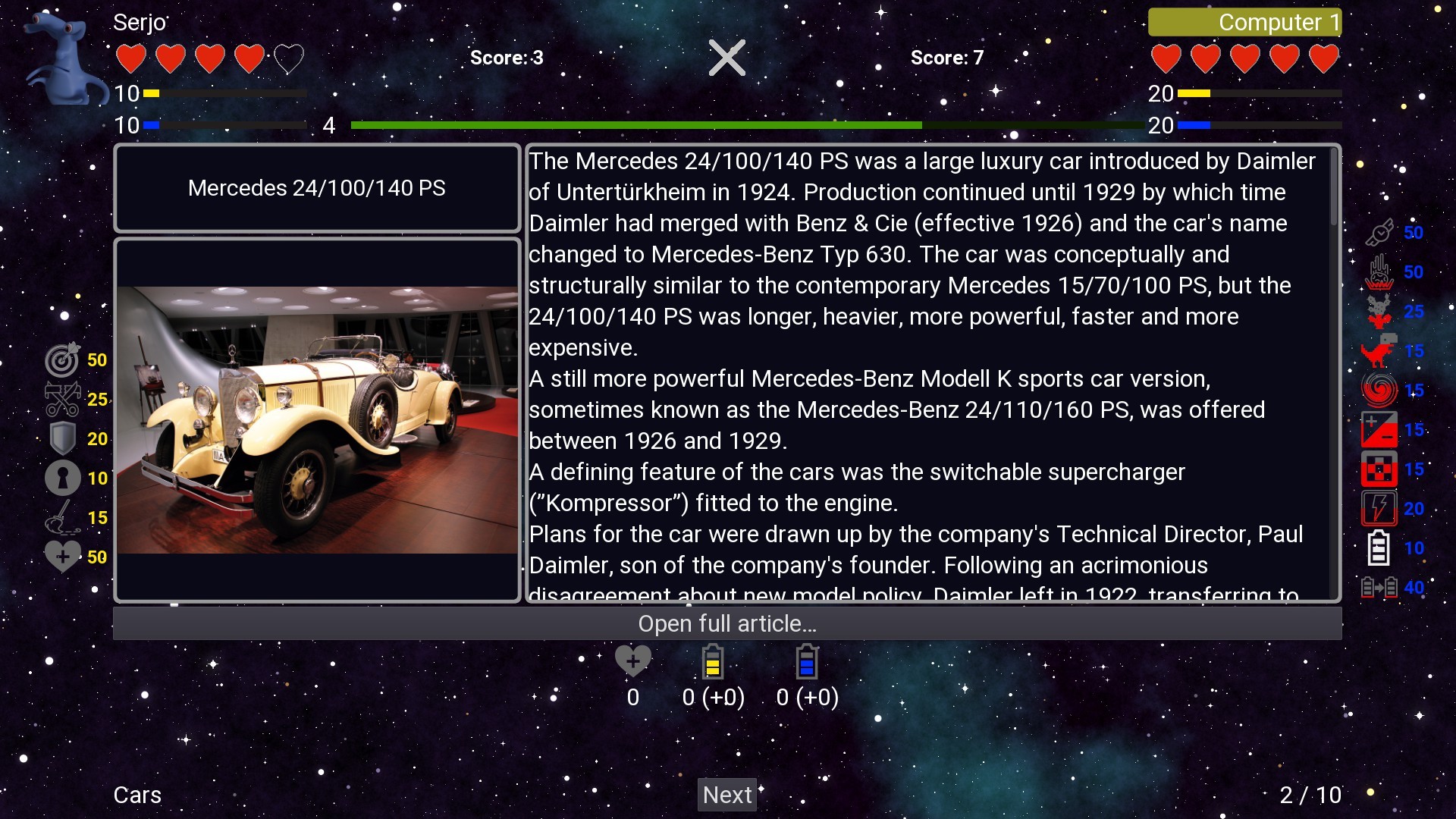Select the battery energy power-up
Screen dimensions: 1456x819
(1379, 548)
